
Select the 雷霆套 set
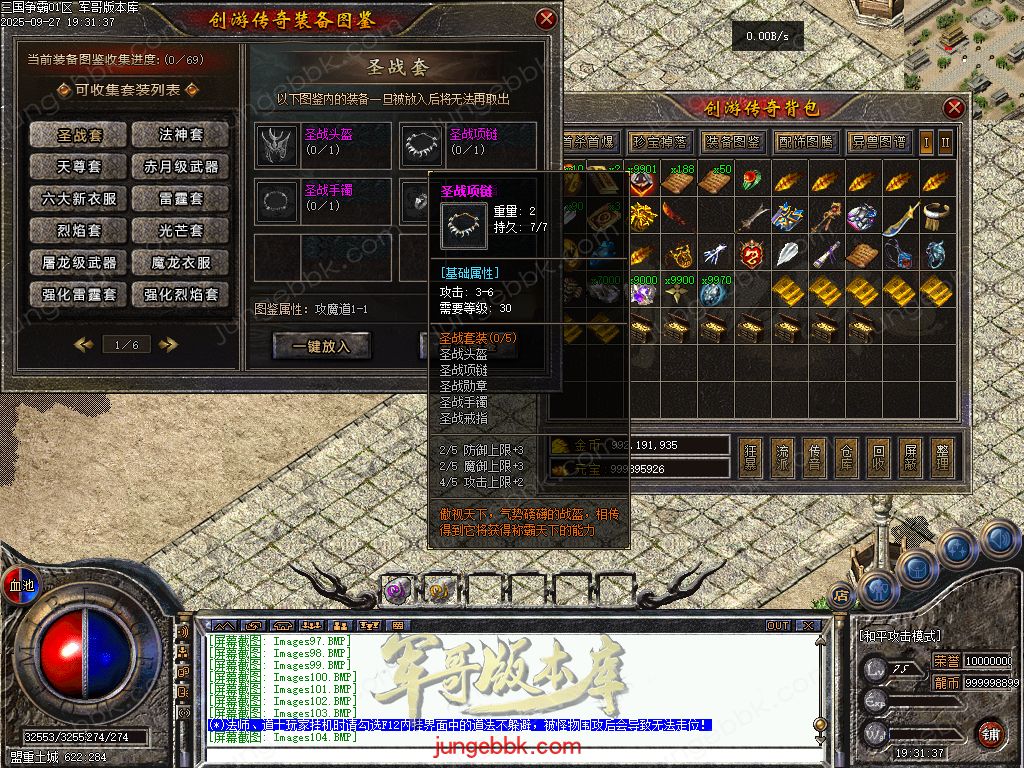pos(181,199)
